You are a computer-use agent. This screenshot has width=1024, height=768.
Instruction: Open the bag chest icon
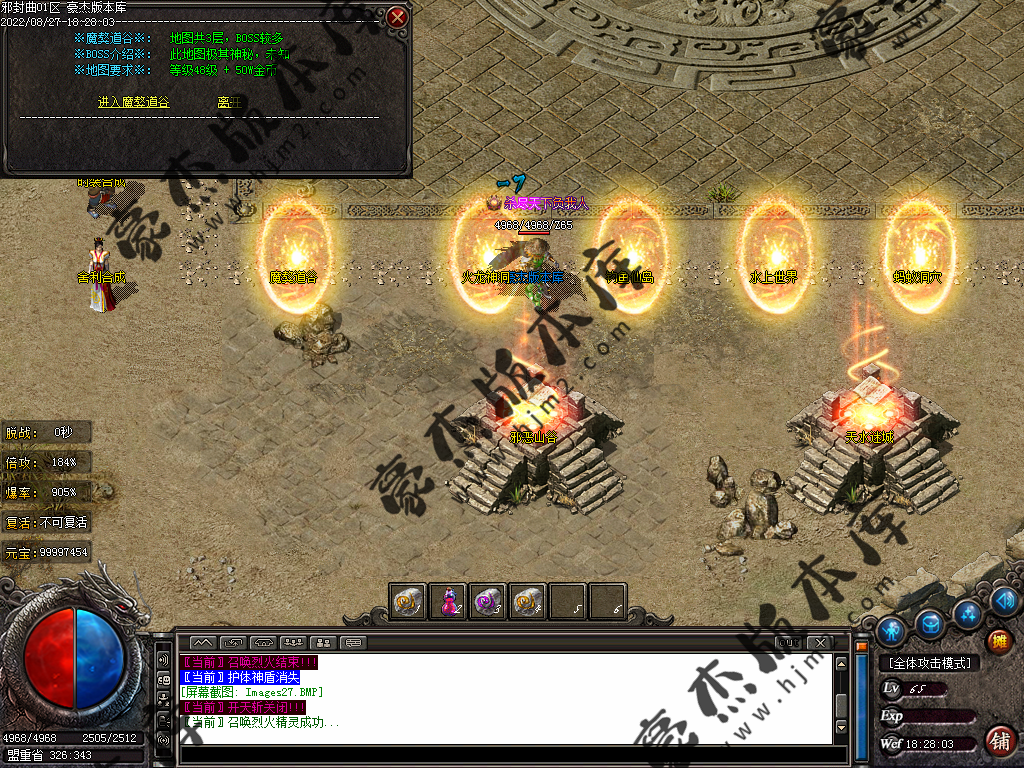pos(930,622)
